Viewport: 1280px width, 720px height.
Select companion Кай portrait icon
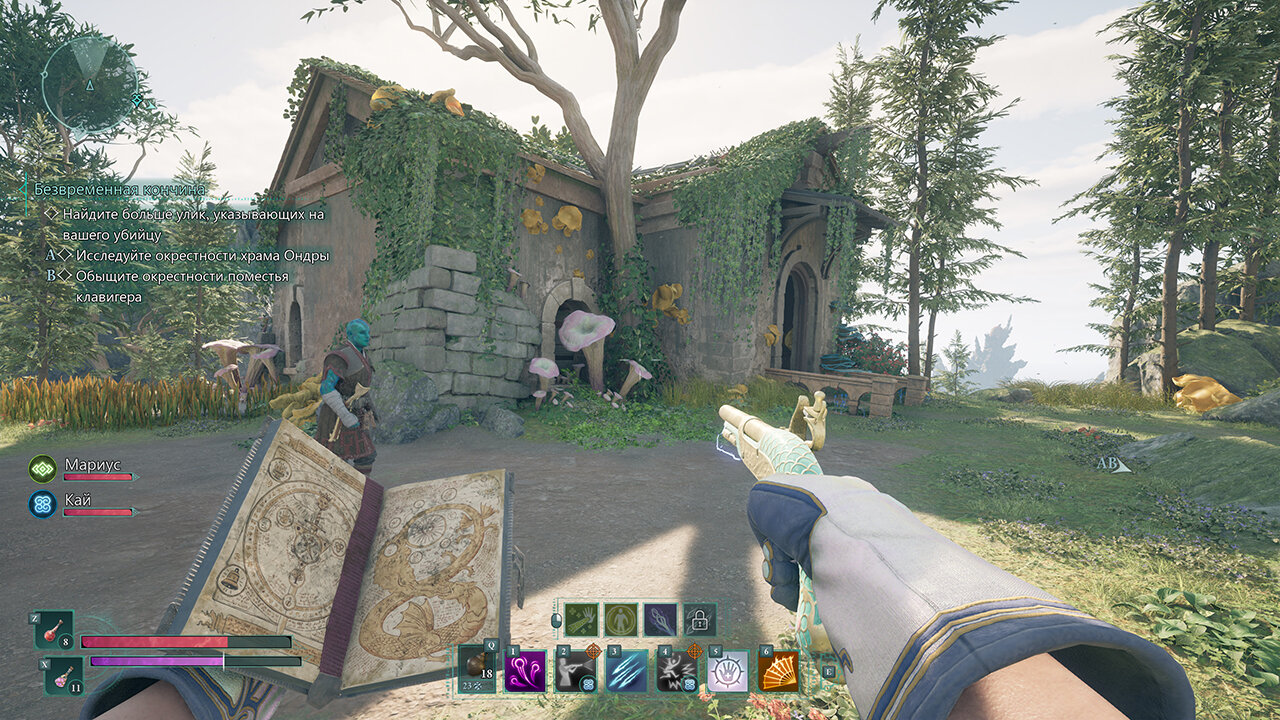(x=43, y=503)
